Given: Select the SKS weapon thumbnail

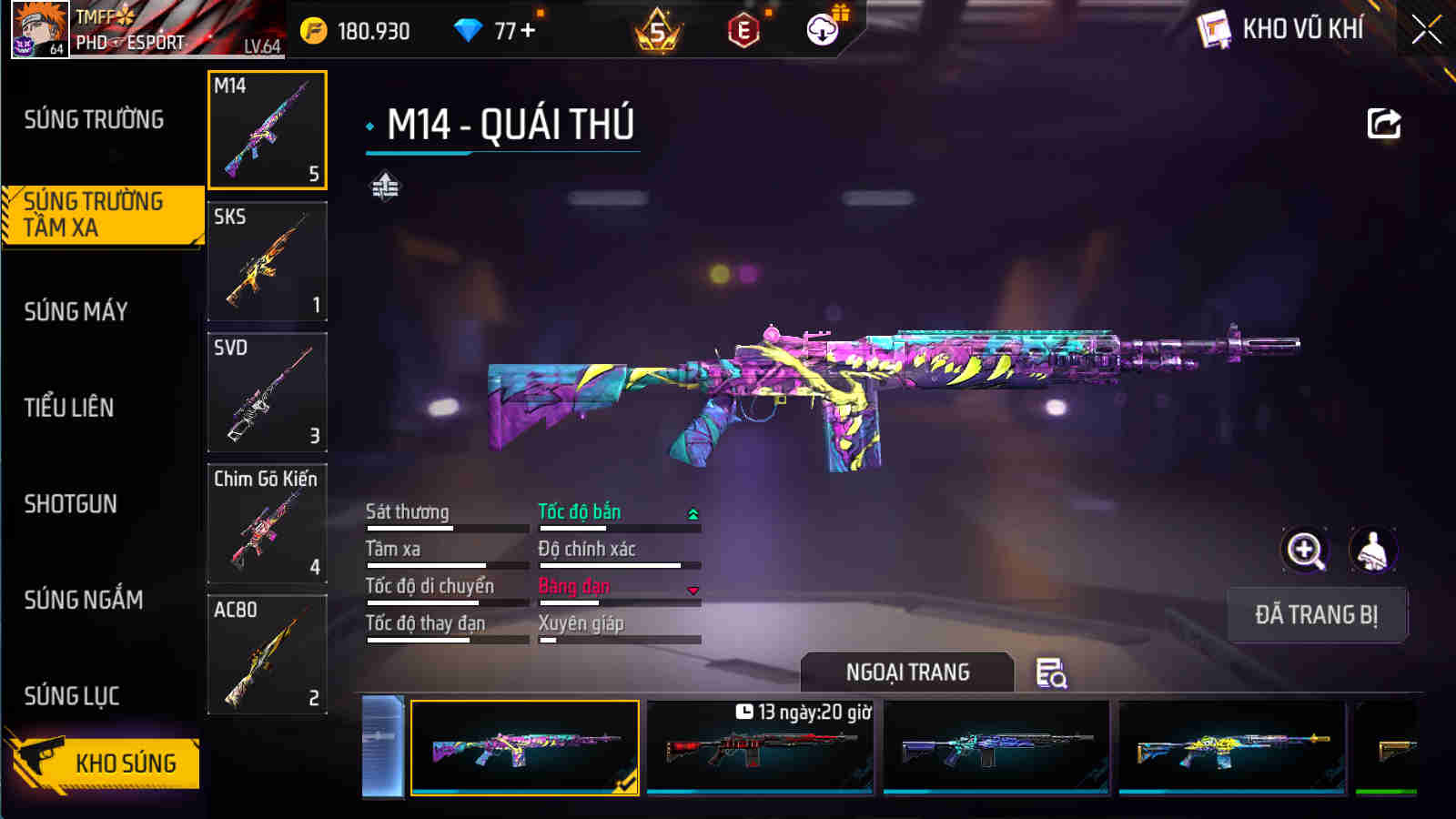Looking at the screenshot, I should (x=267, y=262).
